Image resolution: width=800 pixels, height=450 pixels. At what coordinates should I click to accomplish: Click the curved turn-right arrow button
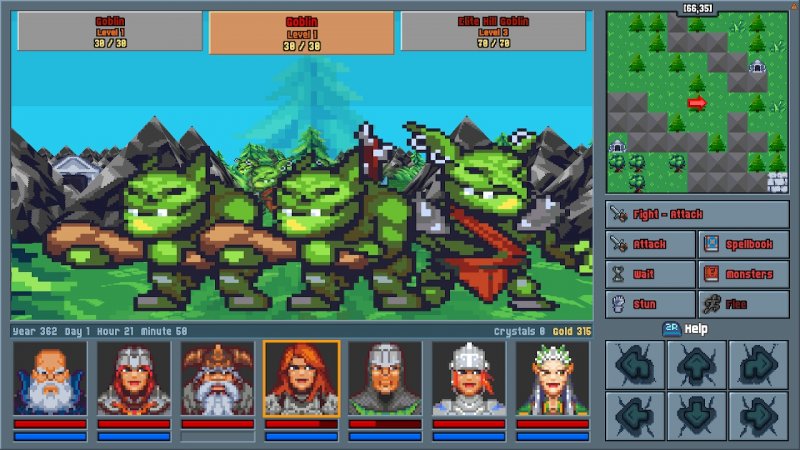(759, 364)
